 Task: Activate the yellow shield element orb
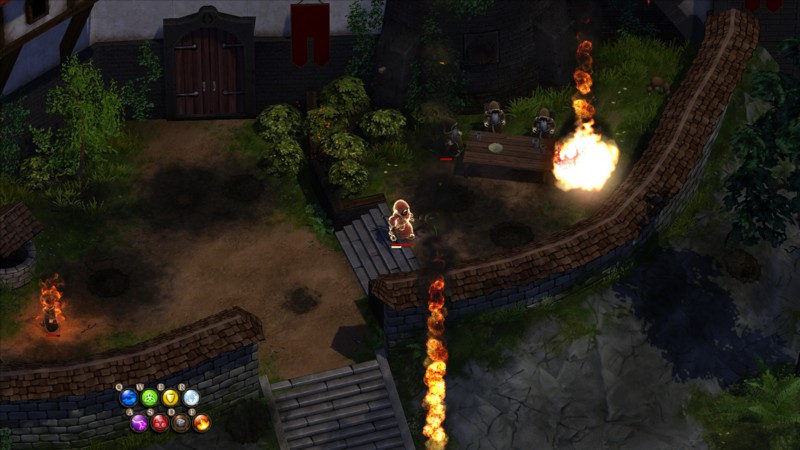click(171, 398)
